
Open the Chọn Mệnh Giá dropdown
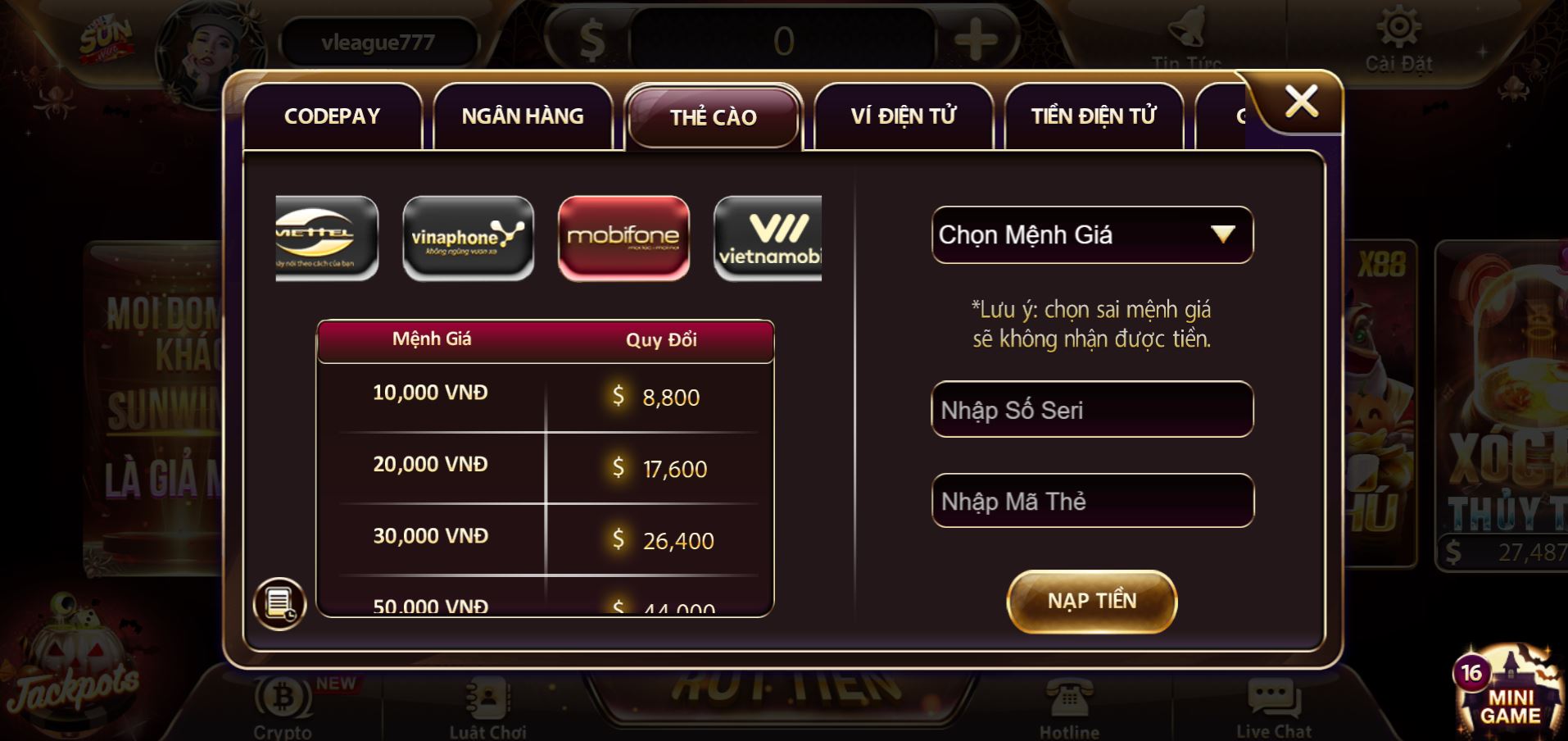(1092, 234)
